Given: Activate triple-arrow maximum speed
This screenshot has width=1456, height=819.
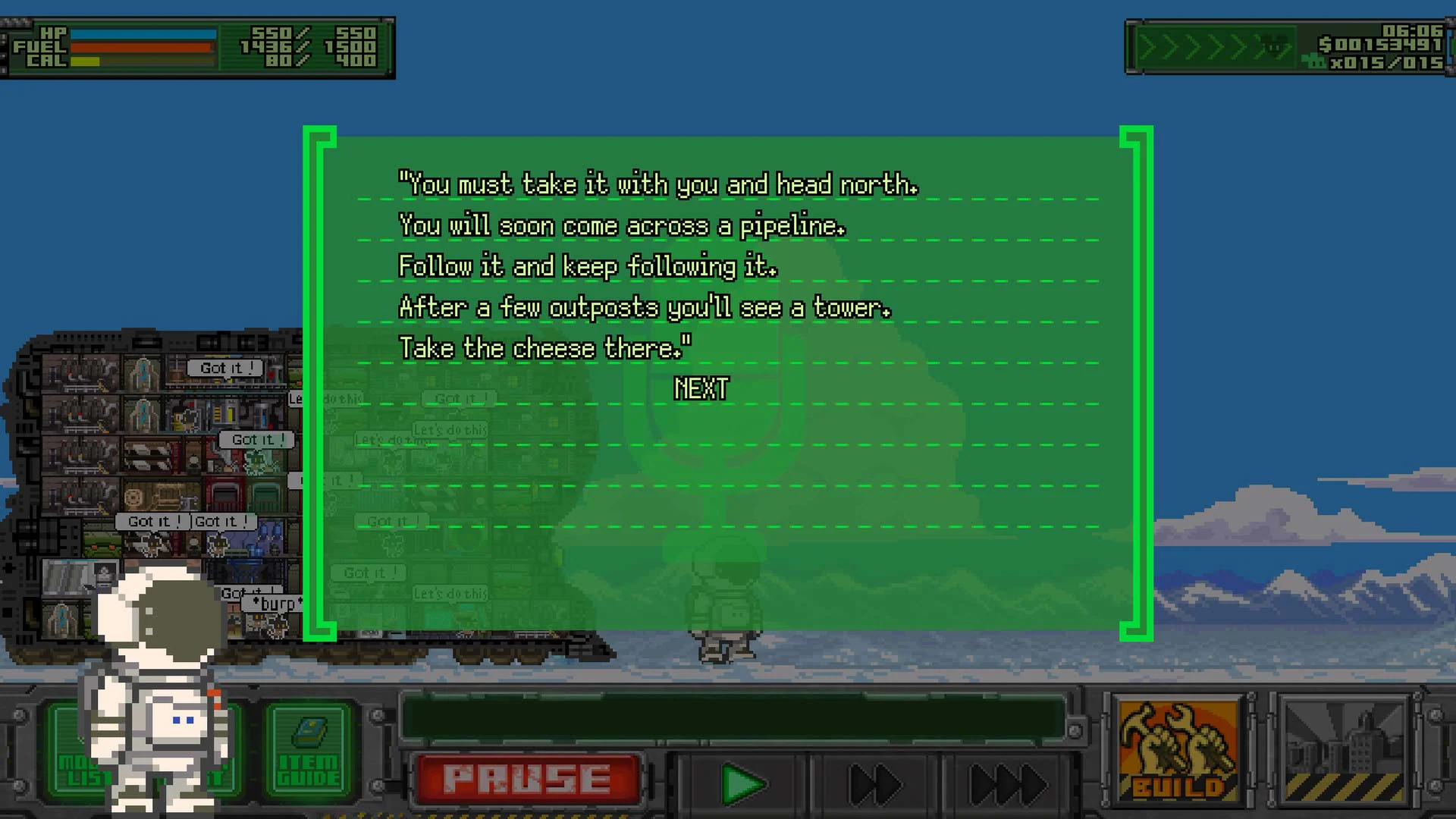Looking at the screenshot, I should [x=1009, y=783].
